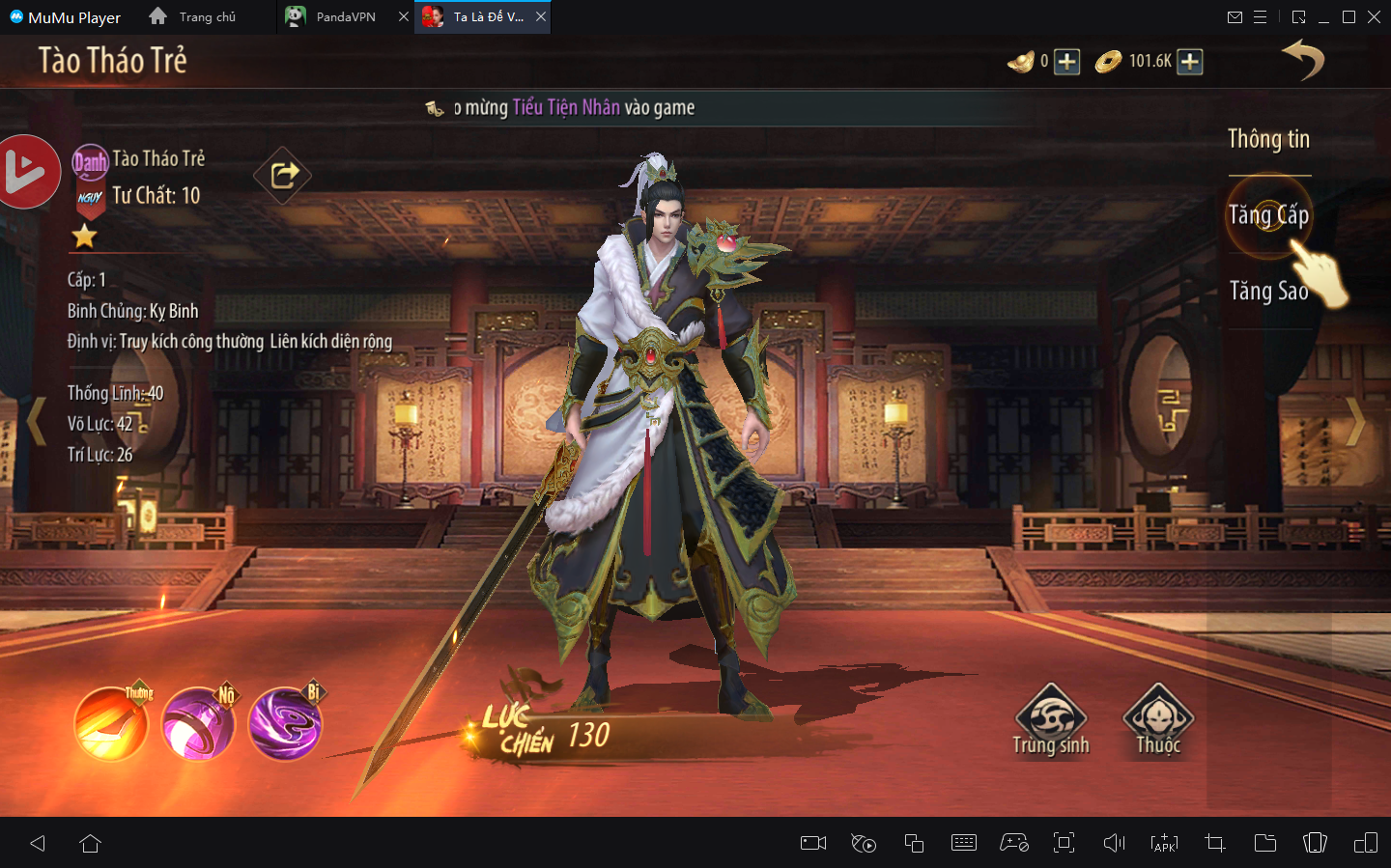Add gold ingots with the plus button

(x=1066, y=62)
